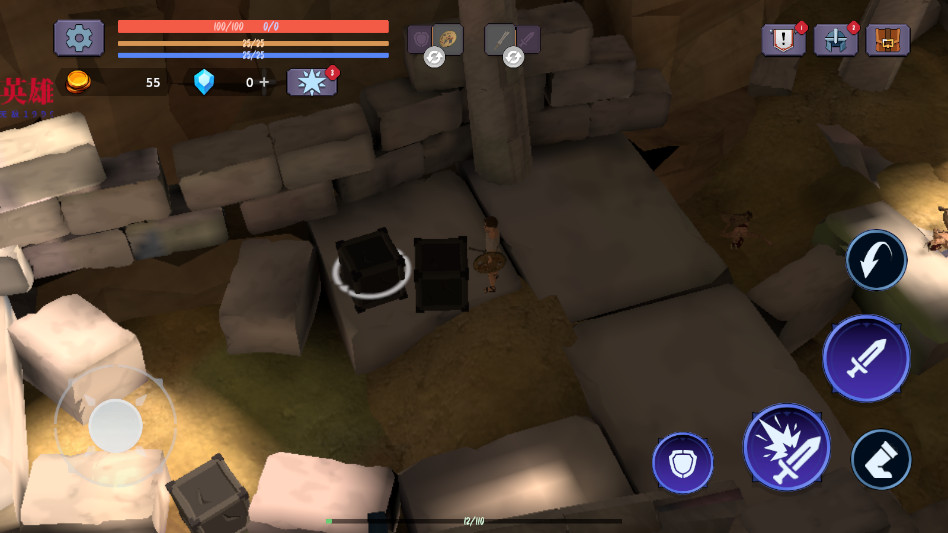This screenshot has width=948, height=533.
Task: Open the spiky burst skills button
Action: [x=311, y=82]
